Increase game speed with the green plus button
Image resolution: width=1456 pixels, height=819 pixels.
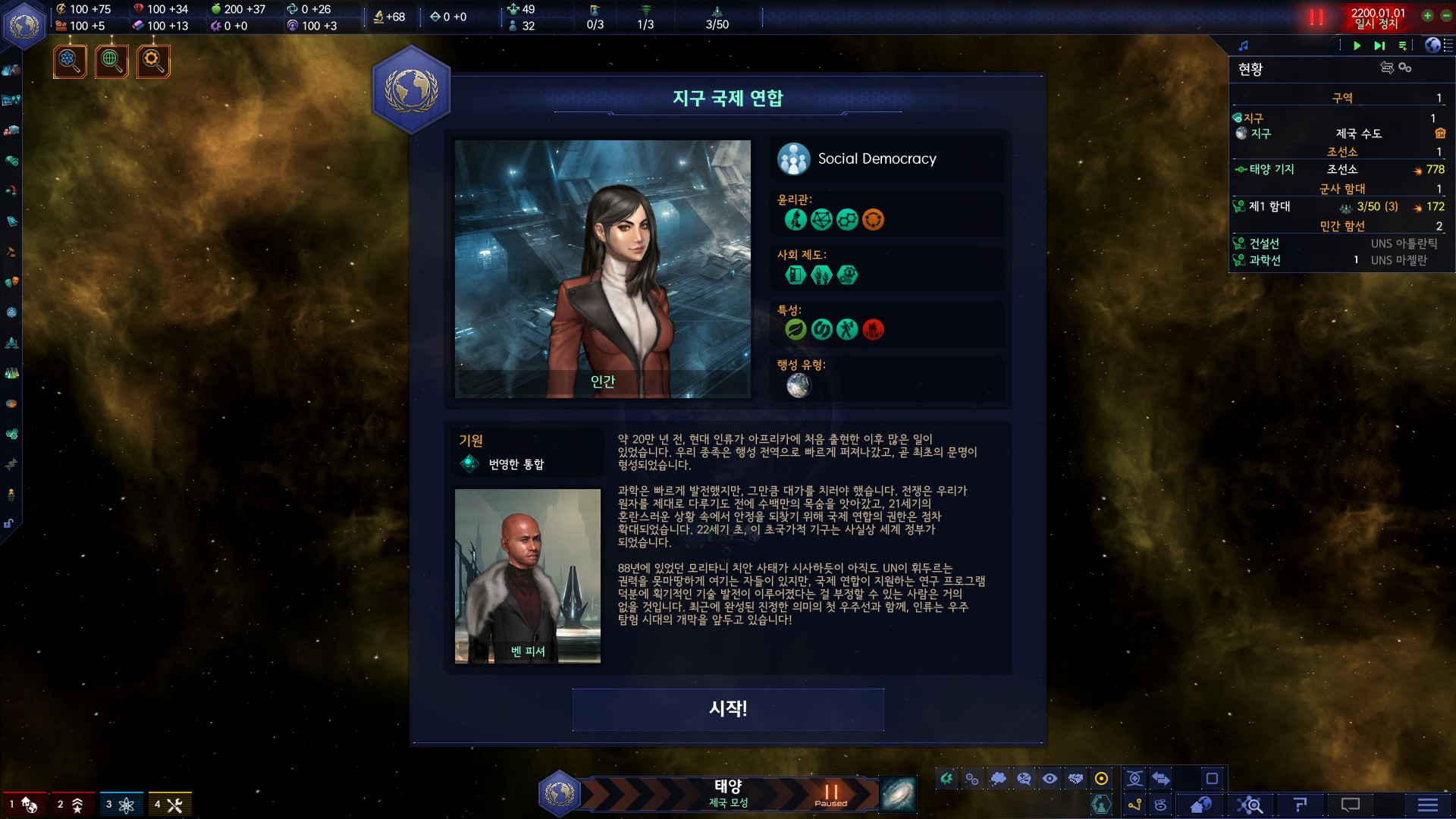(x=1427, y=15)
